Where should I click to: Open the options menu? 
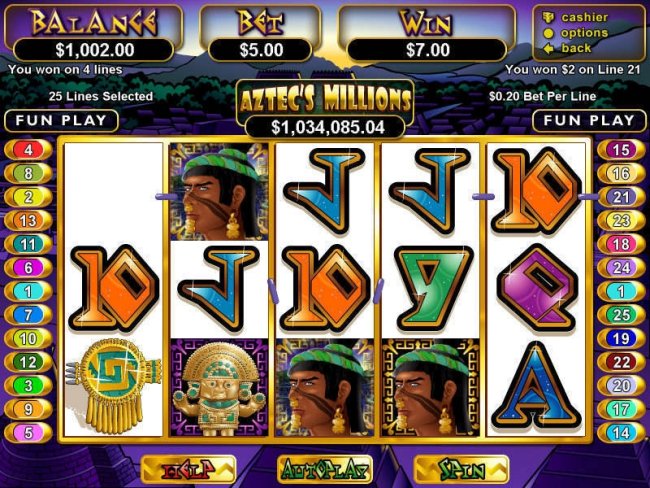pos(584,32)
